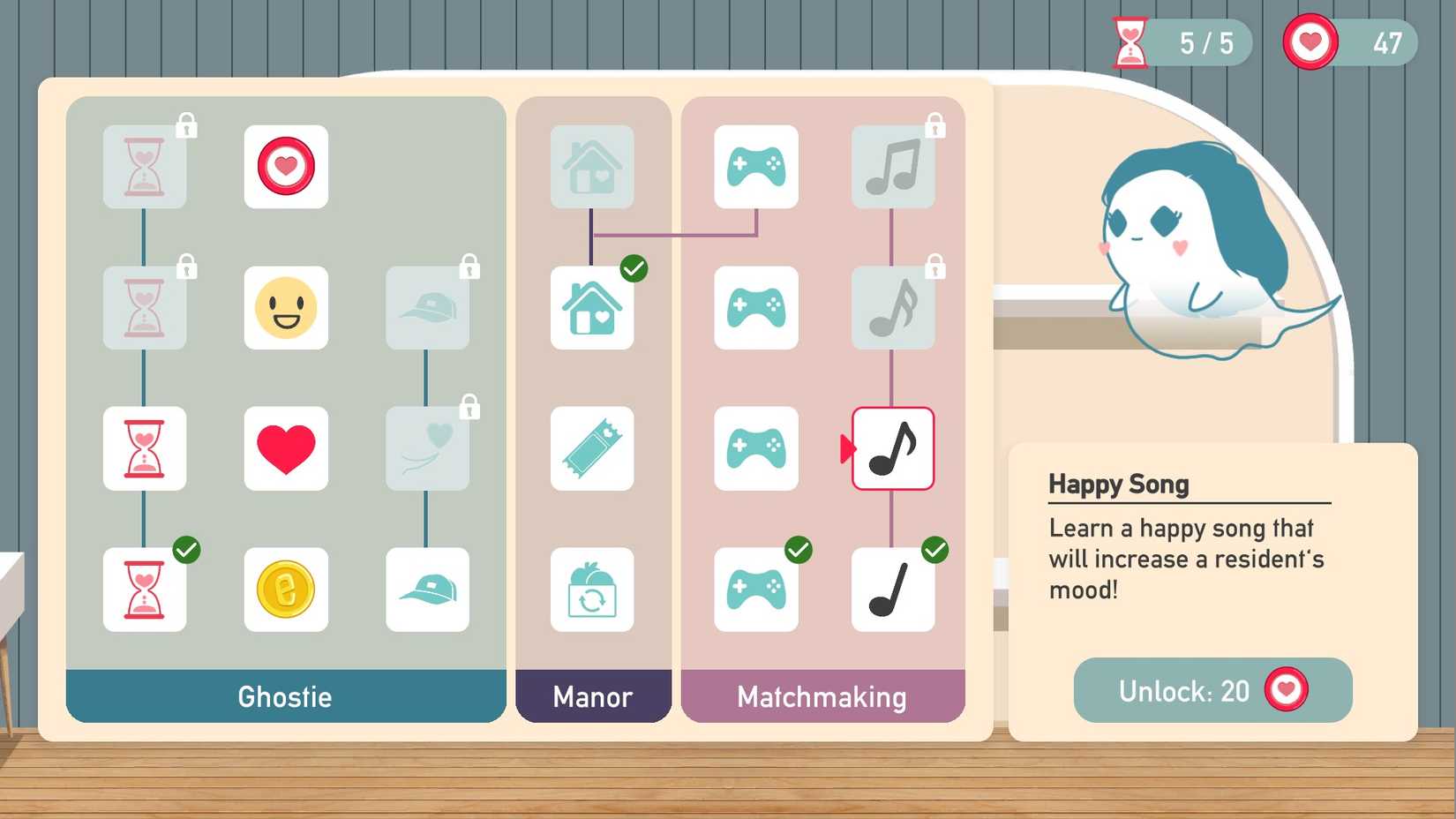Viewport: 1456px width, 819px height.
Task: Select the completed gamepad skill with checkmark
Action: [x=755, y=590]
